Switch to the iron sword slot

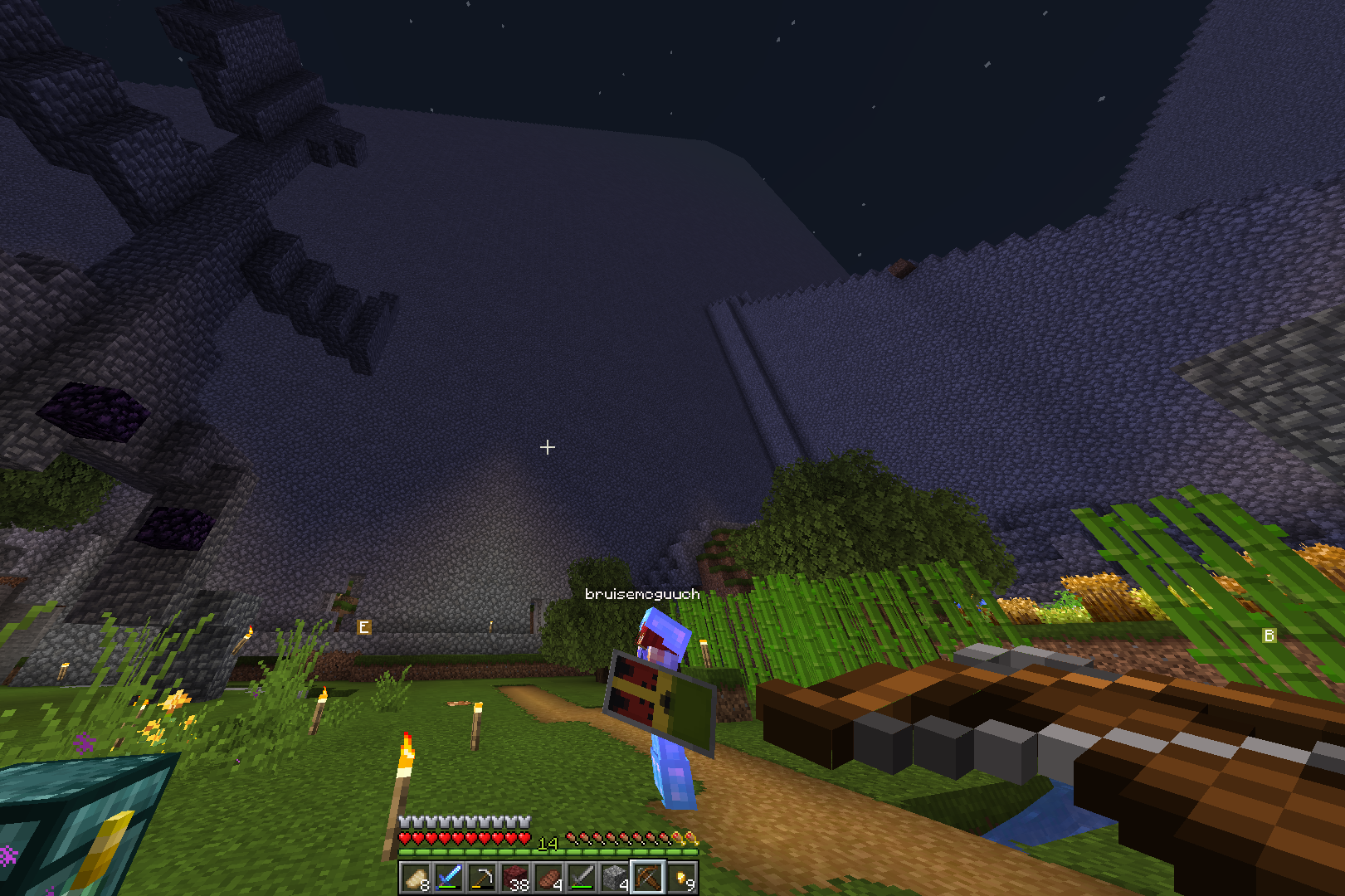[x=581, y=877]
